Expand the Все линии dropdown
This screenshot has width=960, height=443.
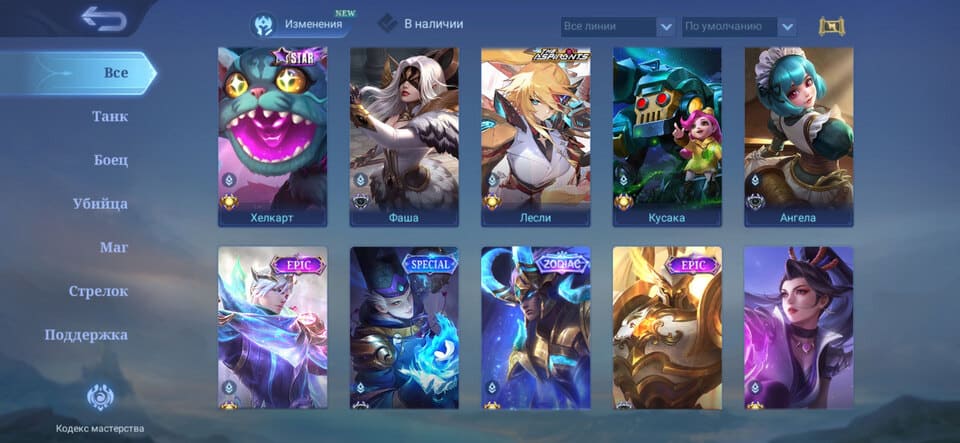point(616,27)
